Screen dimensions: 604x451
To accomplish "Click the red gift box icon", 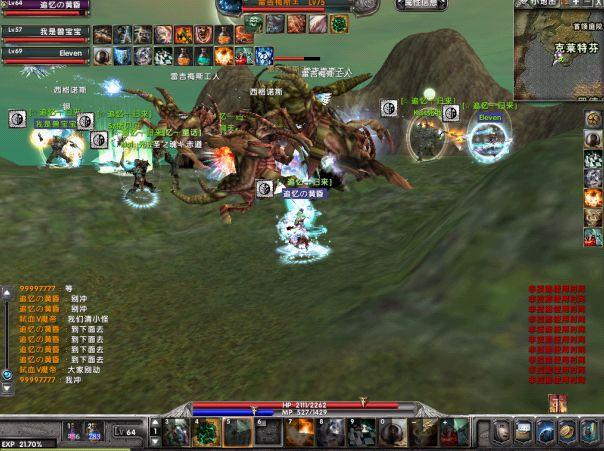I will coord(556,402).
